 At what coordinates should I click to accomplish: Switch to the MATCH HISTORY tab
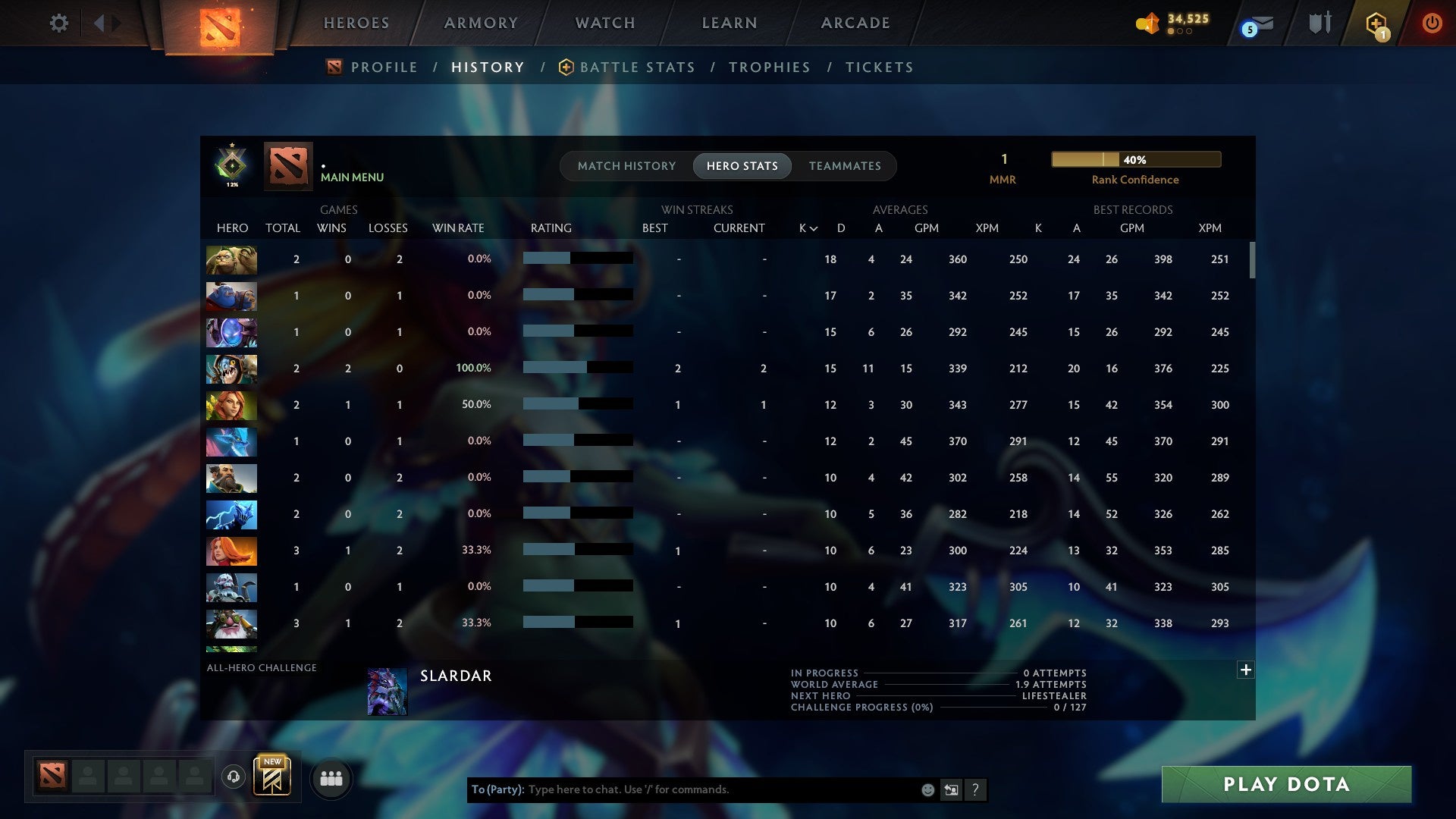(x=626, y=165)
